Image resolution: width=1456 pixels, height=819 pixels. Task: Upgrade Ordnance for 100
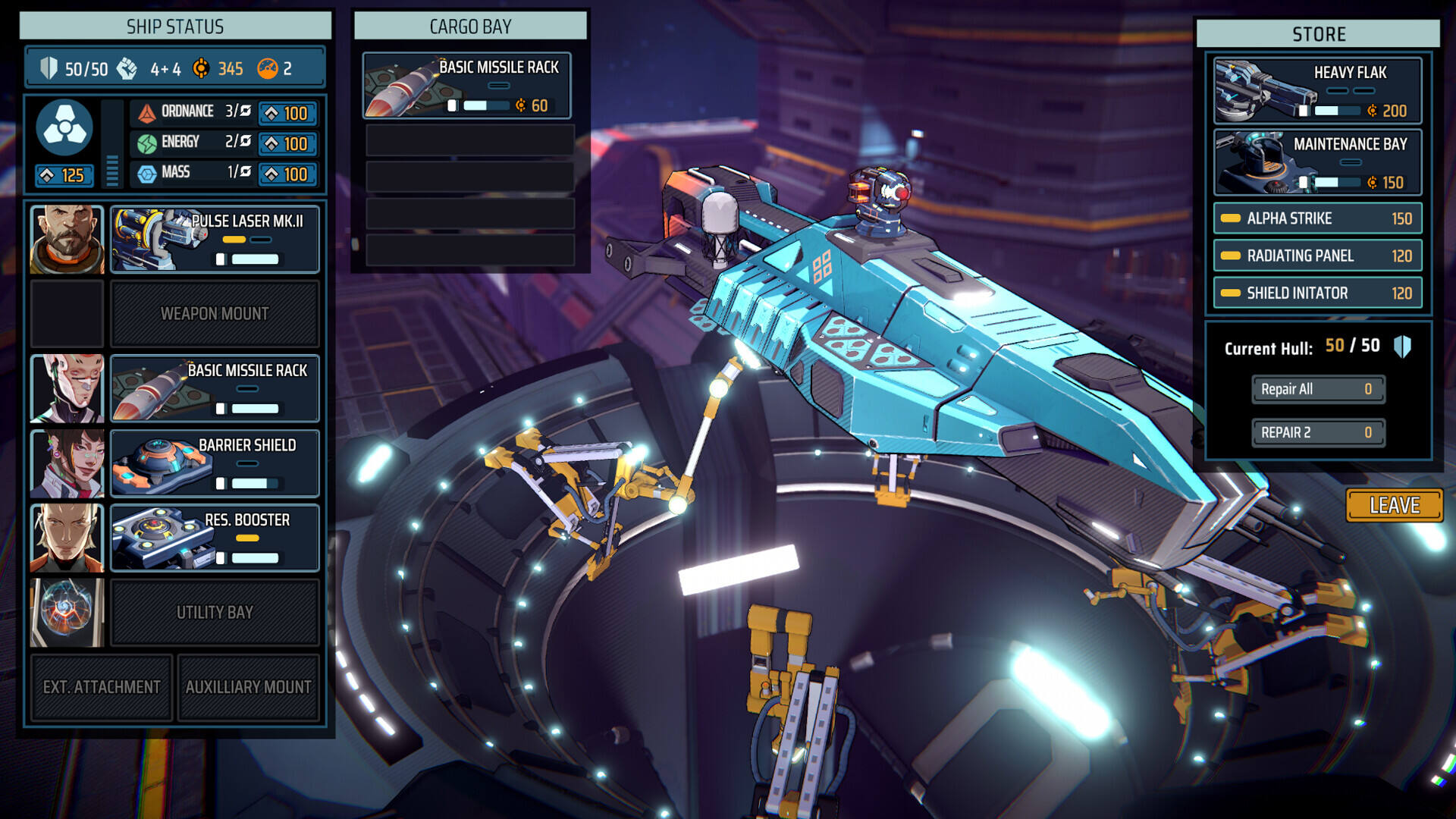[287, 114]
